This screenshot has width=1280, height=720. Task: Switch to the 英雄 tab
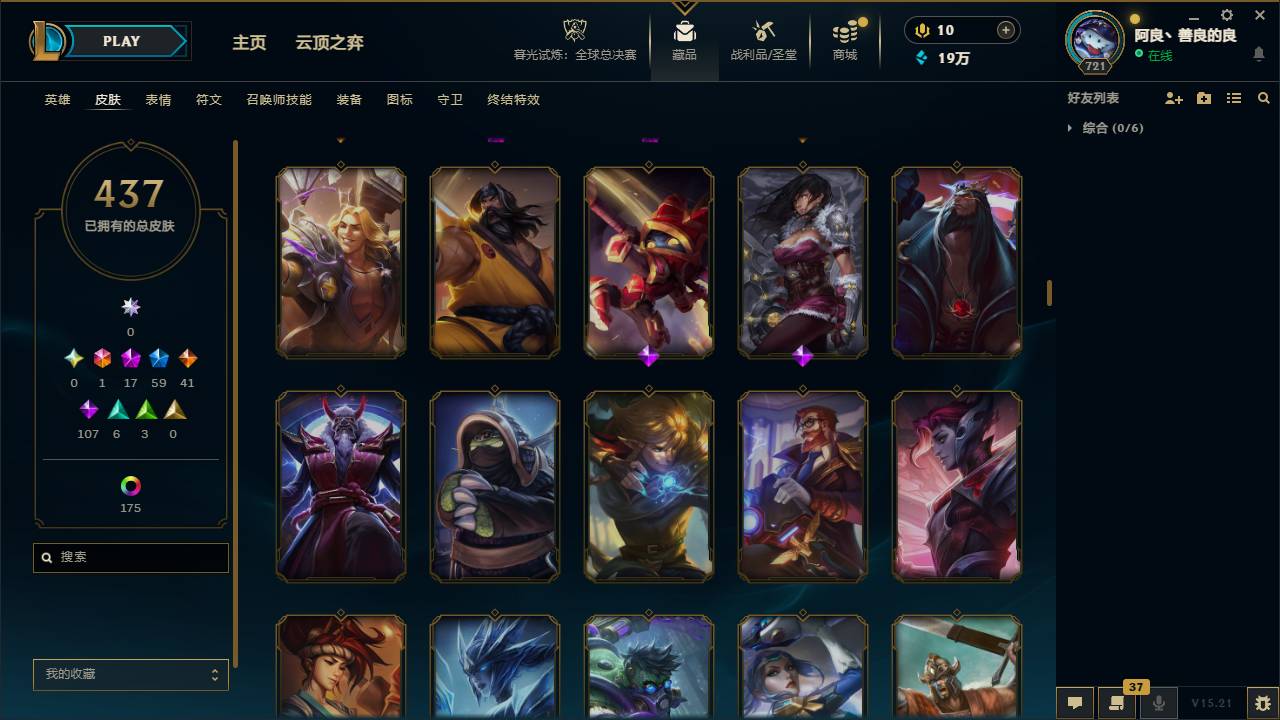(57, 100)
